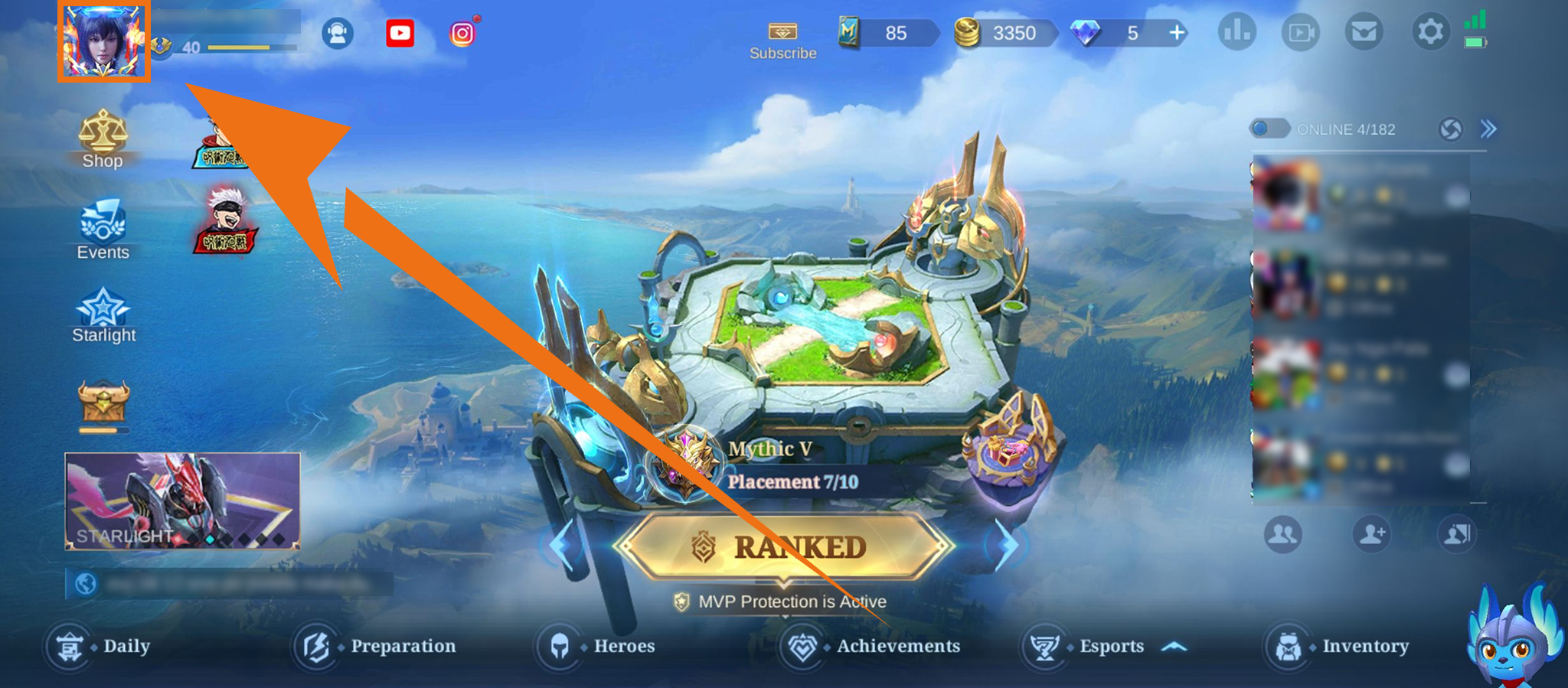Open the Inventory

click(x=1337, y=647)
